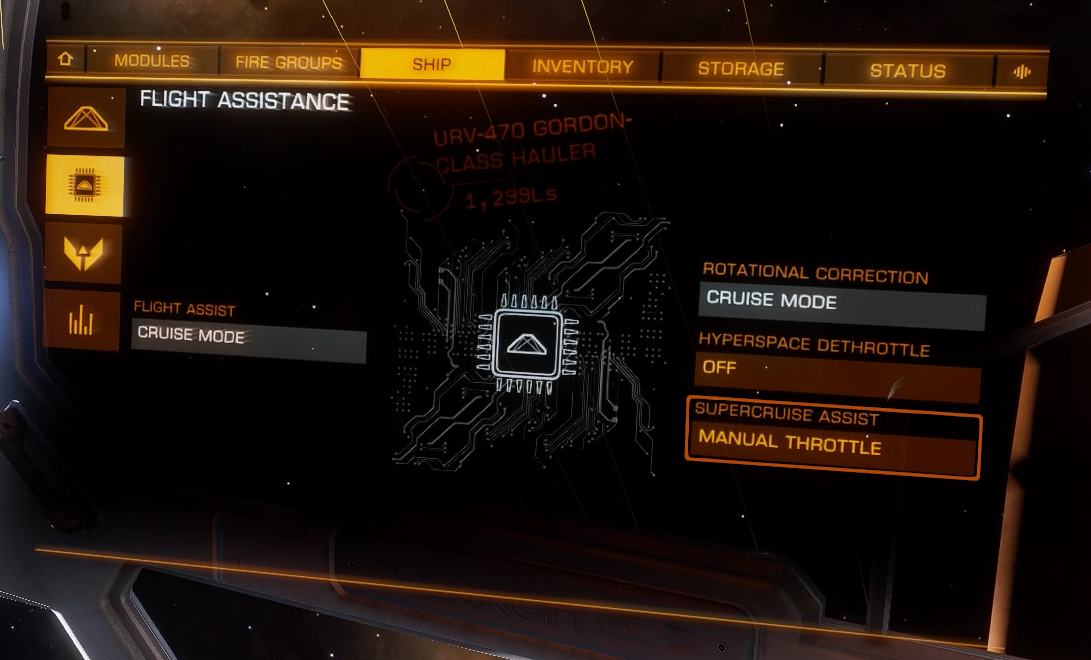The width and height of the screenshot is (1091, 660).
Task: Open the pilot wings emblem section
Action: (85, 254)
